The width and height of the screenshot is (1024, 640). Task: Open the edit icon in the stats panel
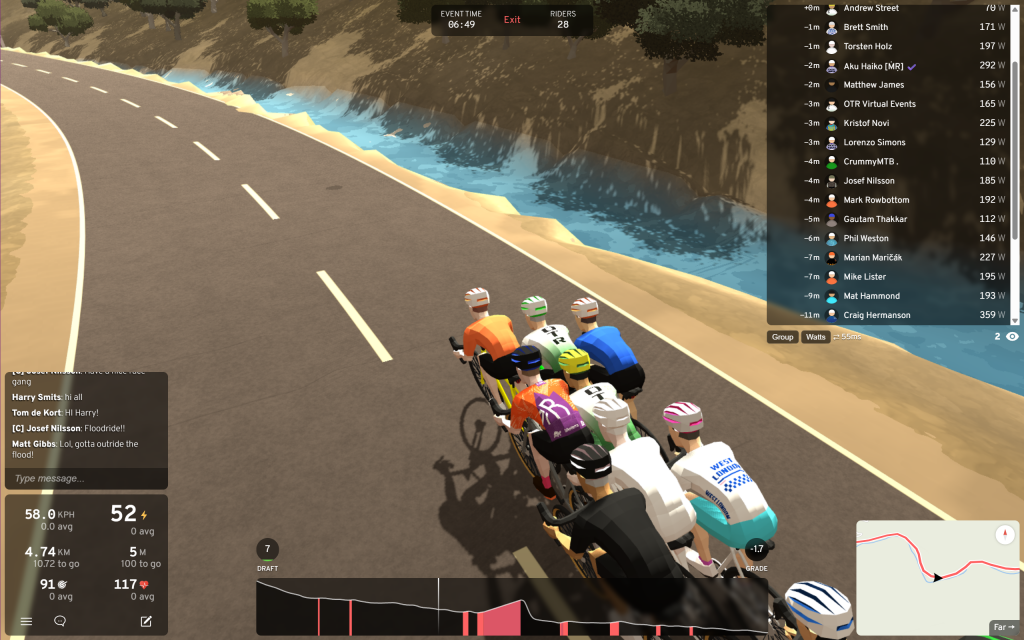click(x=146, y=621)
